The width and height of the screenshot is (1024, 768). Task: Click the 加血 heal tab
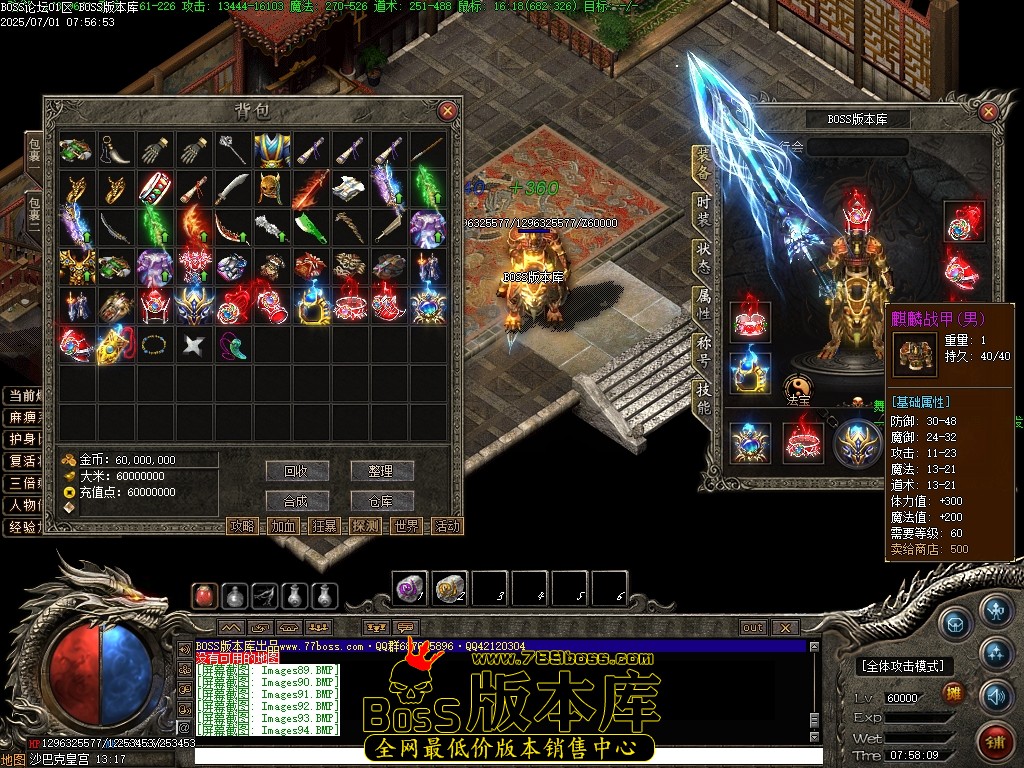[x=283, y=526]
